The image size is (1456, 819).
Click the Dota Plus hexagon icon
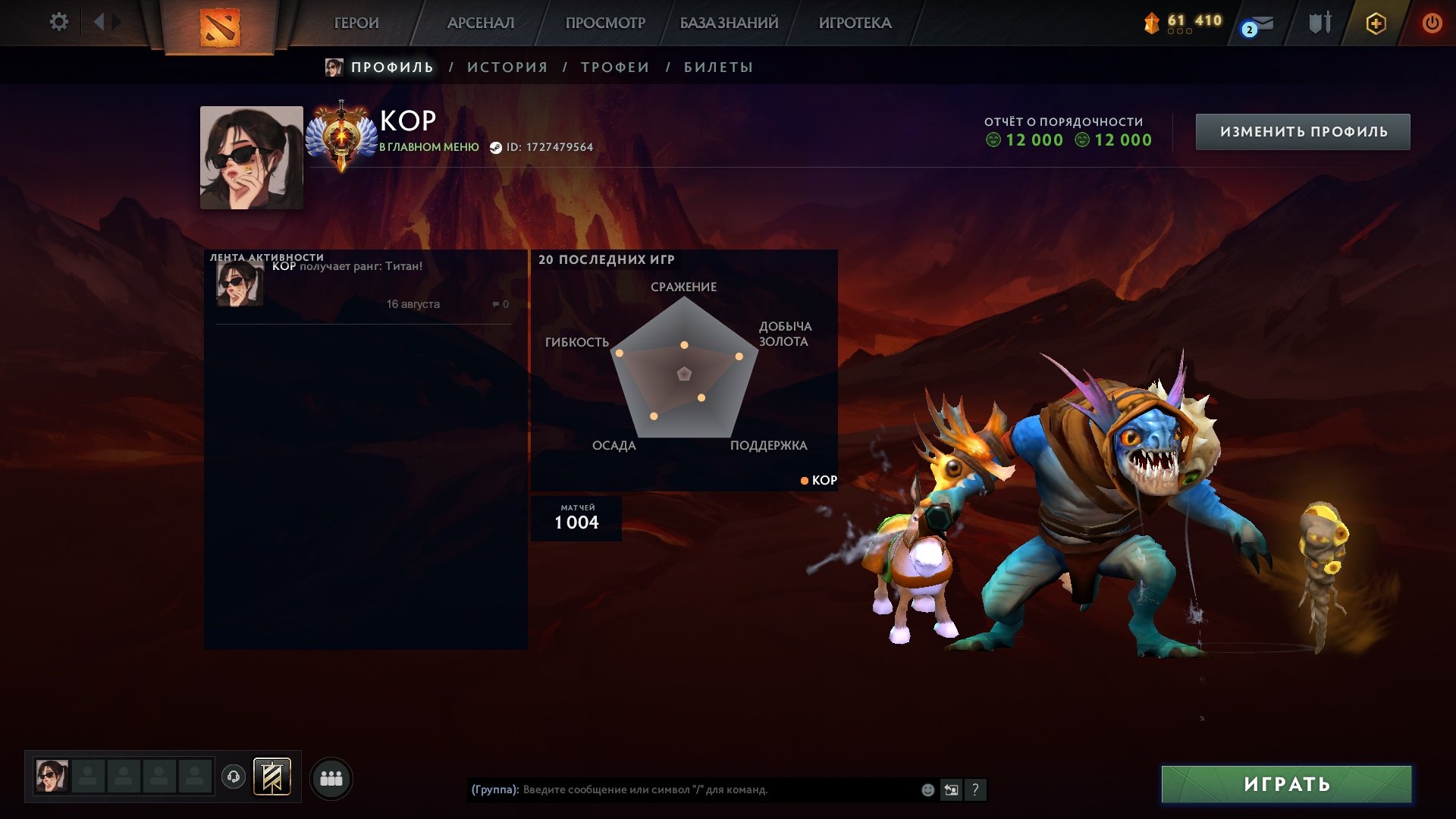(x=1375, y=23)
